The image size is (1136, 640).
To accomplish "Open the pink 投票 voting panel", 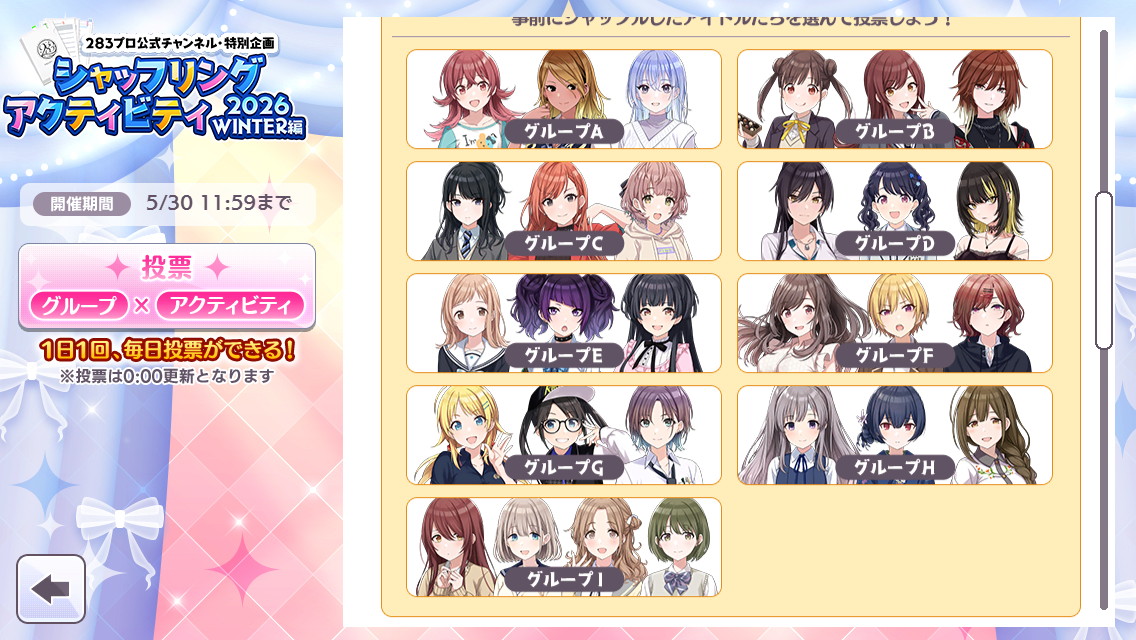I will point(167,286).
